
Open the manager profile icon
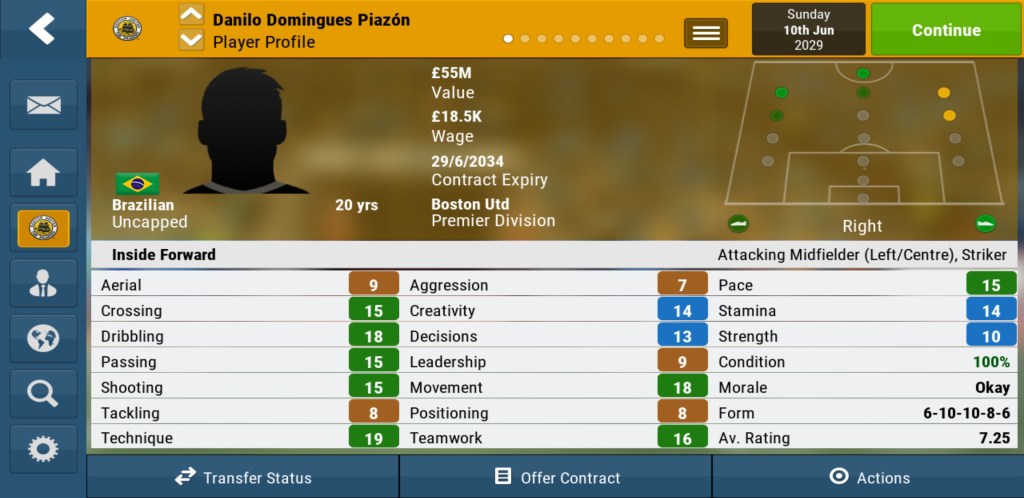pos(43,283)
